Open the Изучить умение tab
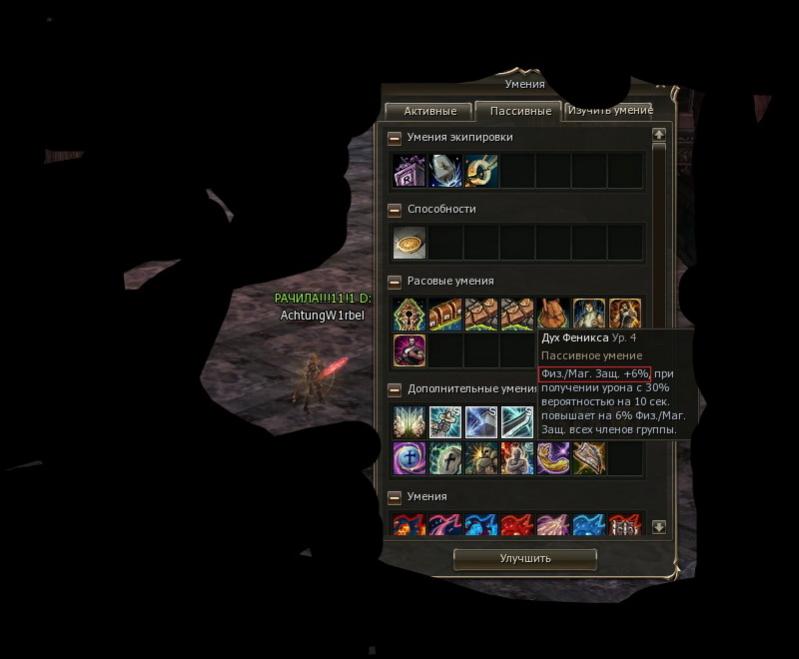 [x=608, y=110]
